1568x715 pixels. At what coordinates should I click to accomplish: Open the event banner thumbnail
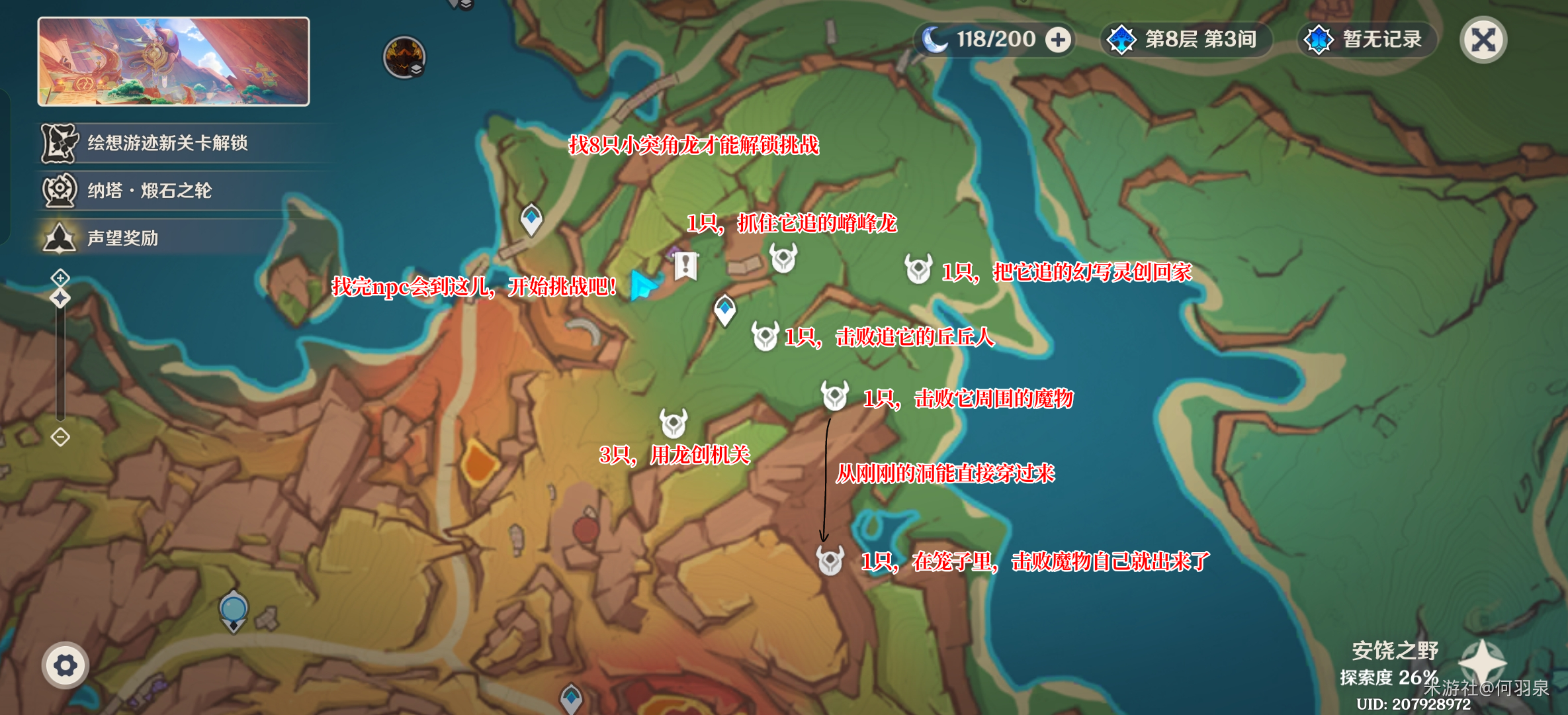(x=173, y=62)
